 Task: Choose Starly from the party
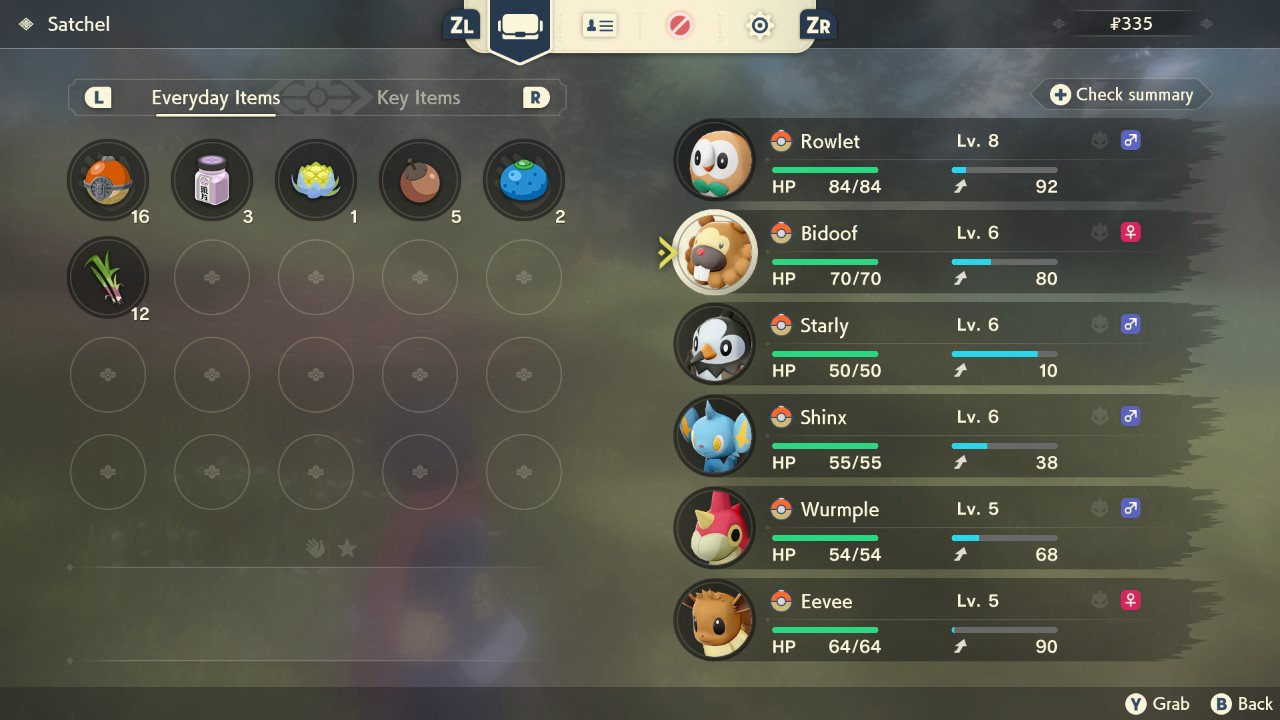(x=940, y=345)
